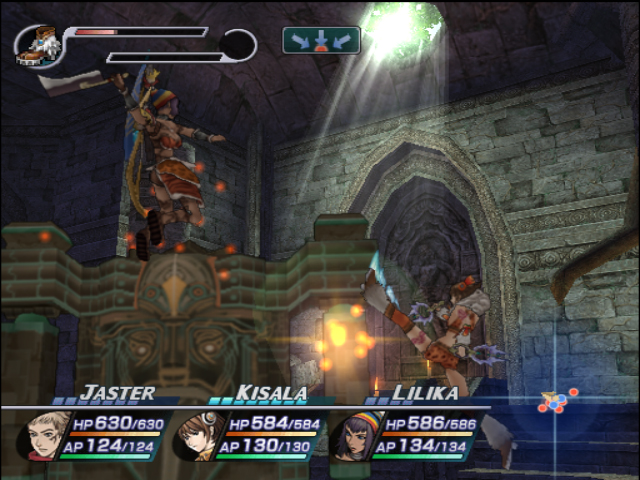Select Jaster's party portrait
640x480 pixels.
tap(44, 436)
